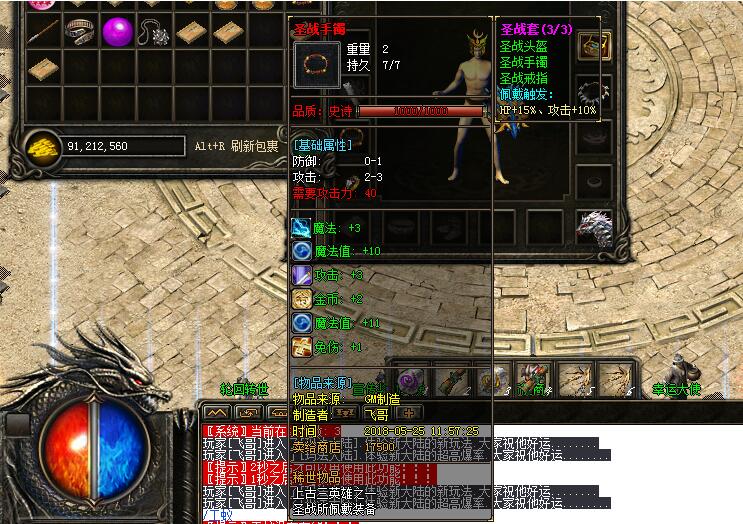The image size is (743, 524).
Task: Click the gold ingot currency icon
Action: [41, 146]
